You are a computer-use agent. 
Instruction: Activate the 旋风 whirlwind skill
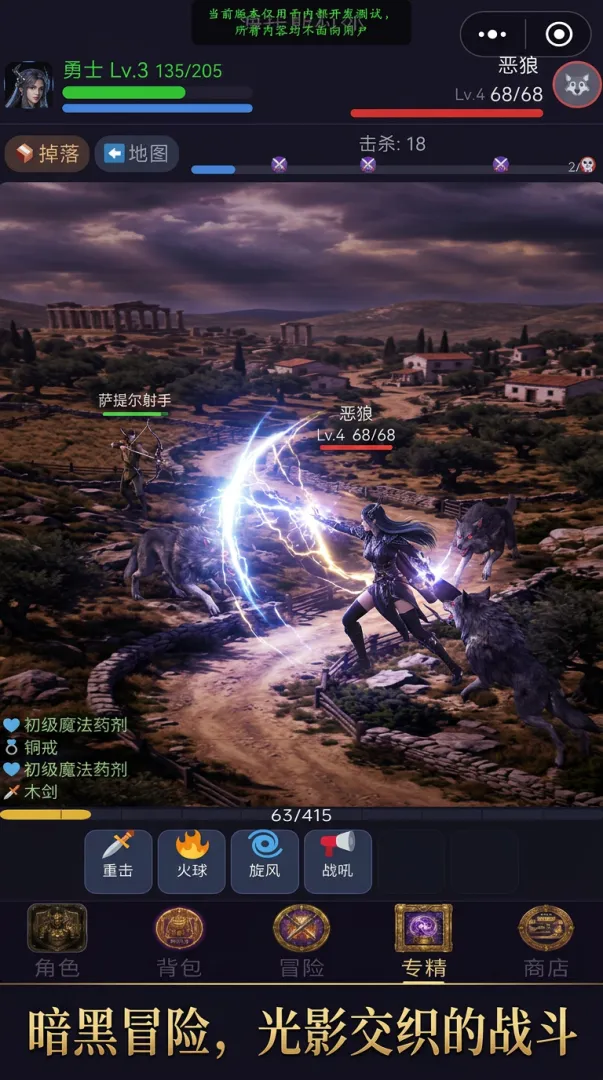(264, 860)
